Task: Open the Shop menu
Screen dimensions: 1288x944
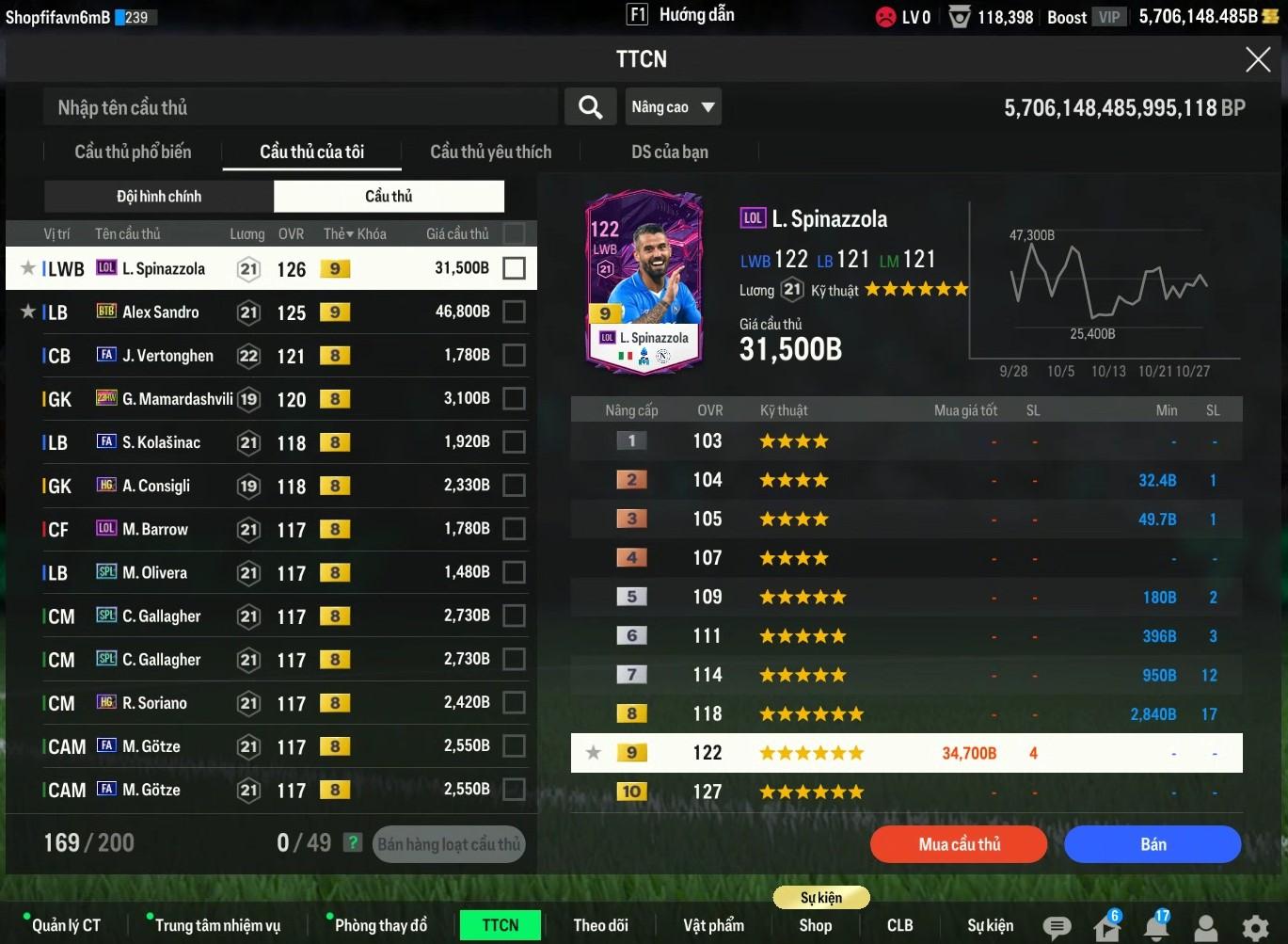Action: (816, 925)
